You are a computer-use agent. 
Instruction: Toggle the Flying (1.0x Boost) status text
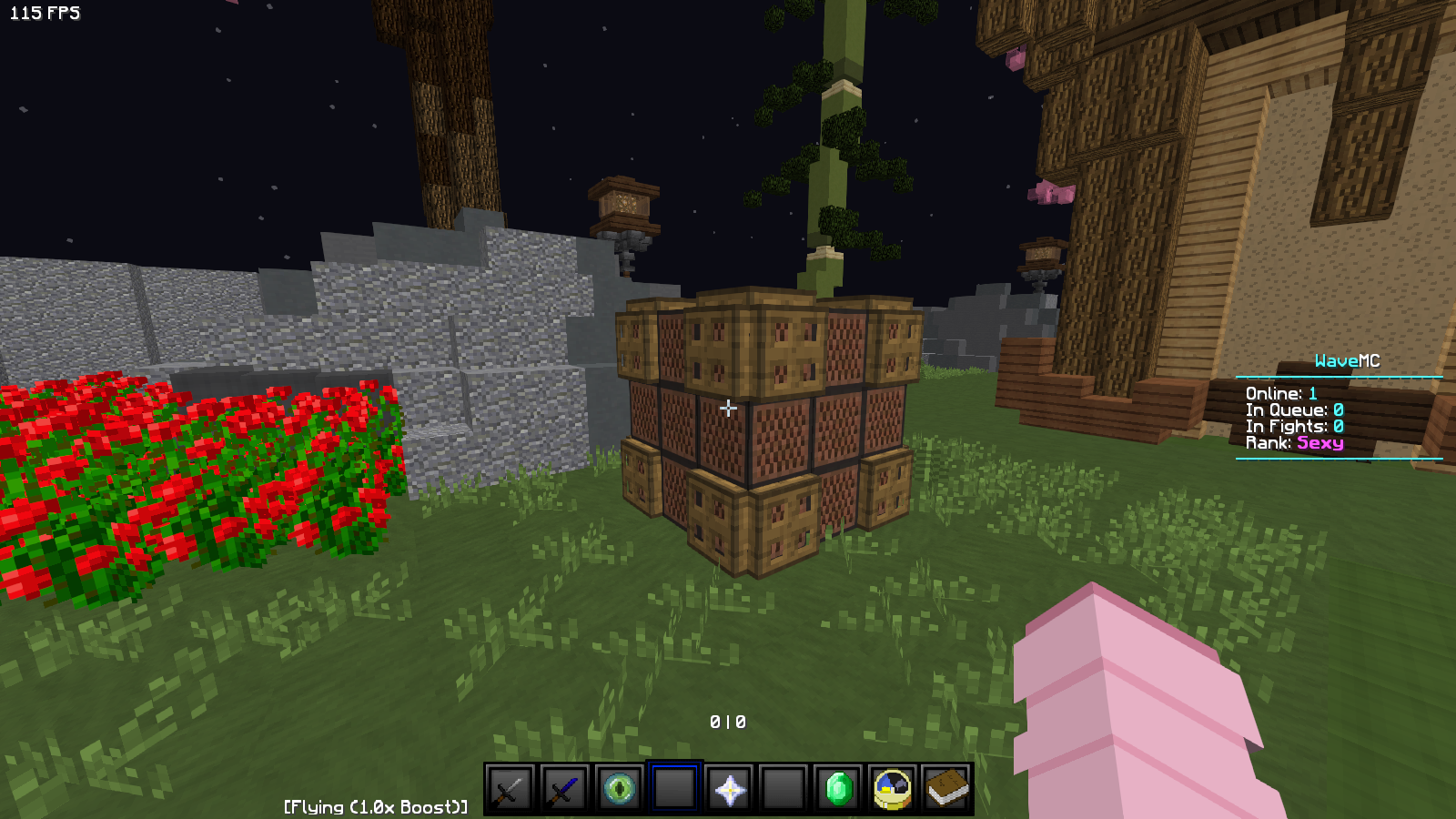click(374, 805)
